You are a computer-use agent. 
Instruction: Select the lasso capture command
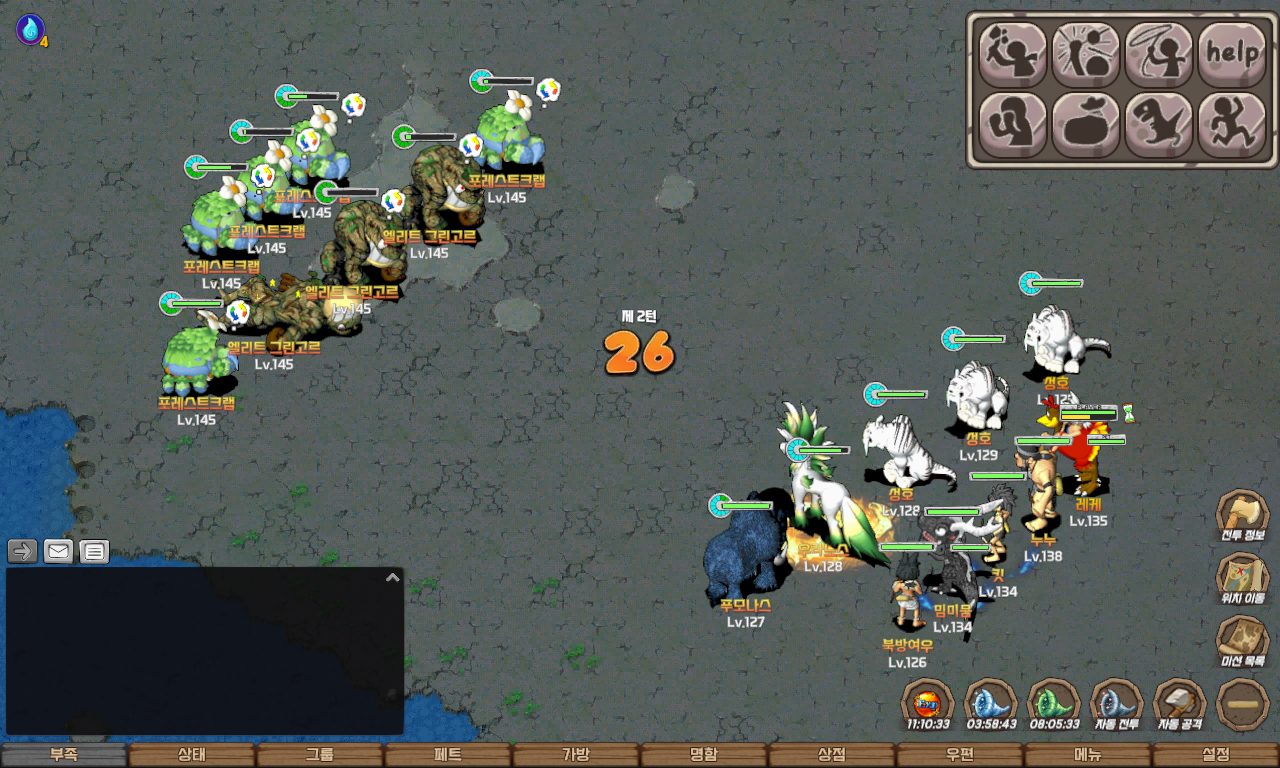click(1159, 52)
